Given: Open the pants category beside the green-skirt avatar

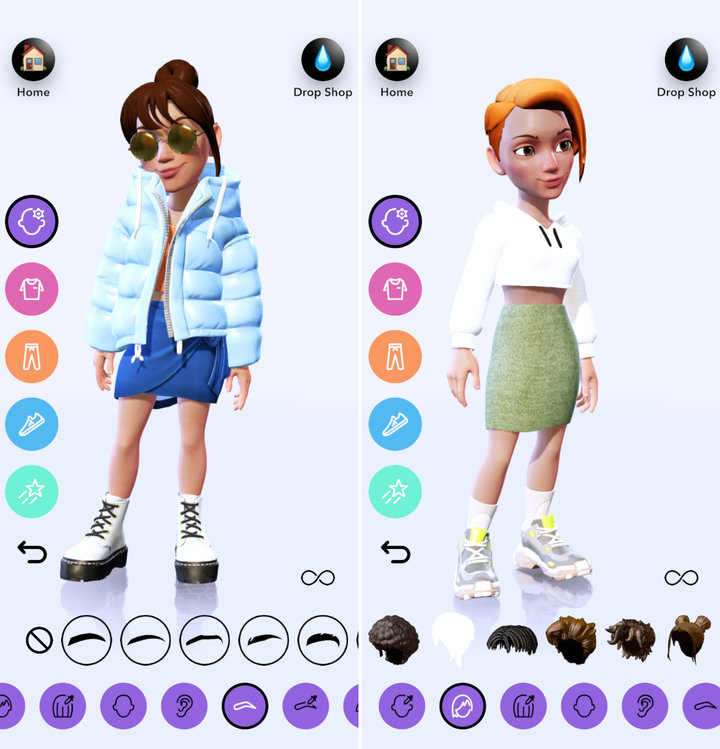Looking at the screenshot, I should (x=395, y=357).
